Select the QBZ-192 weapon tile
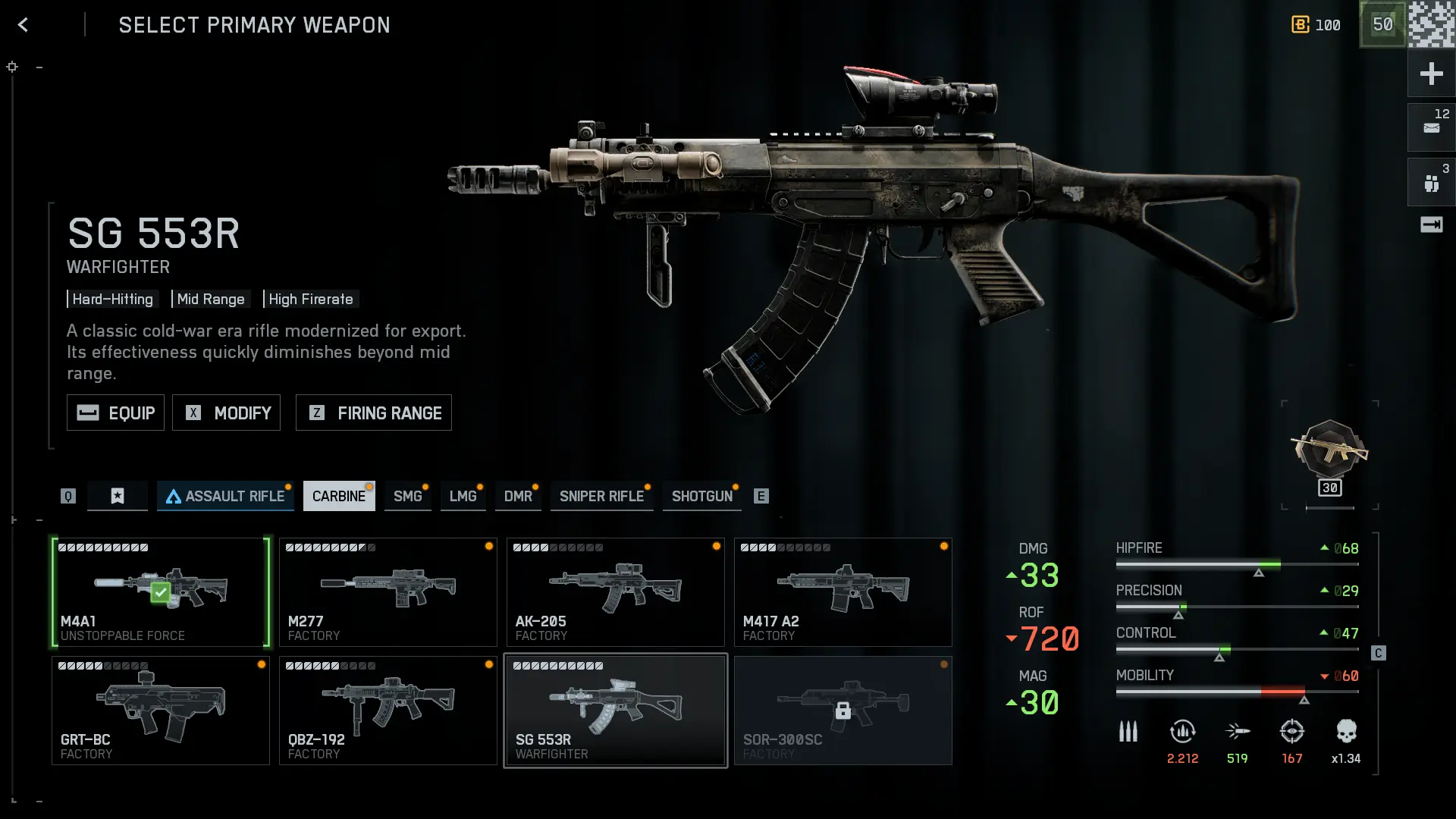Viewport: 1456px width, 819px height. pos(388,711)
